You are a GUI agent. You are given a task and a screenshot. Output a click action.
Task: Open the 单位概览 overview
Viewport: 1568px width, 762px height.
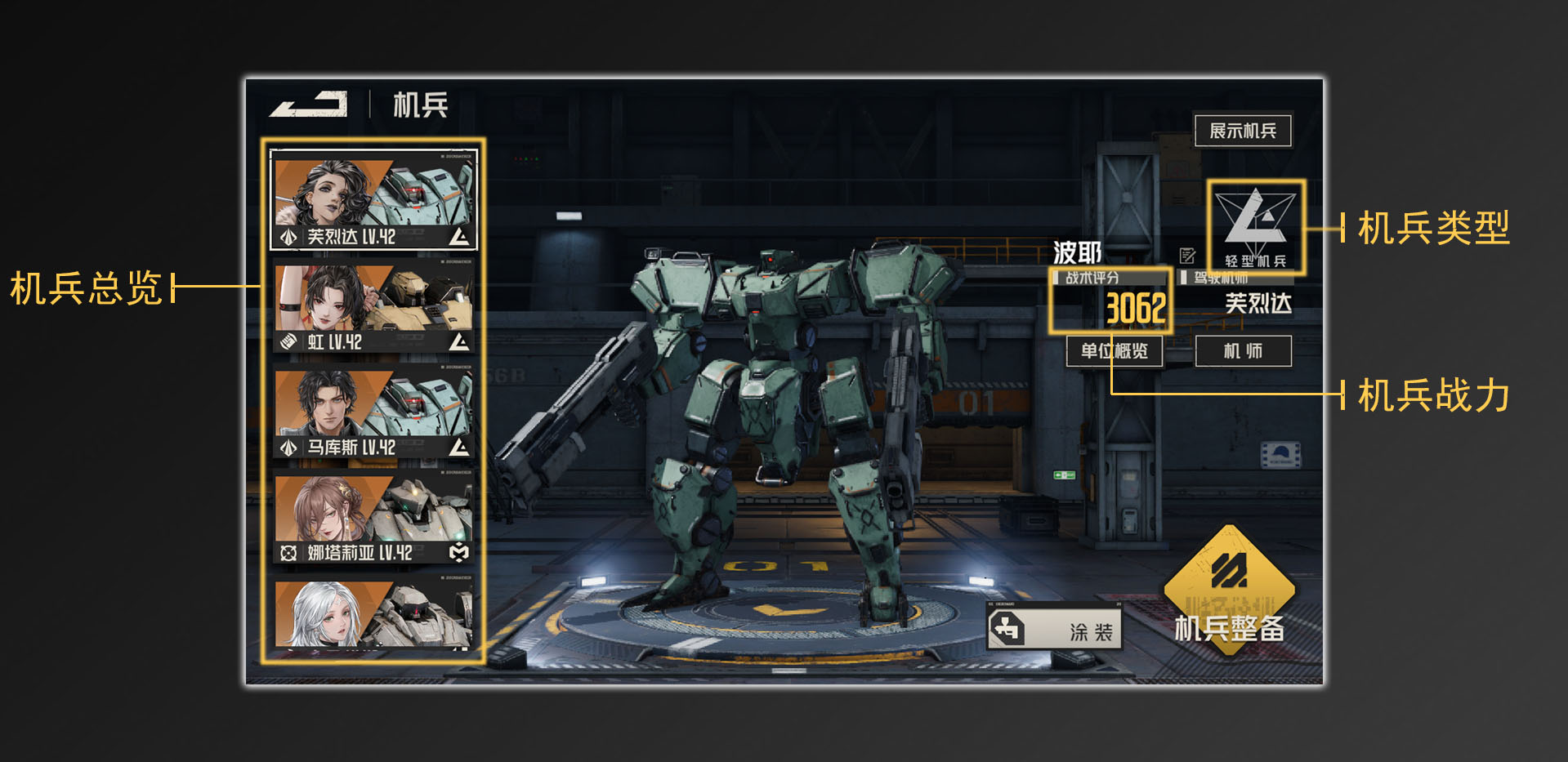[x=1115, y=351]
